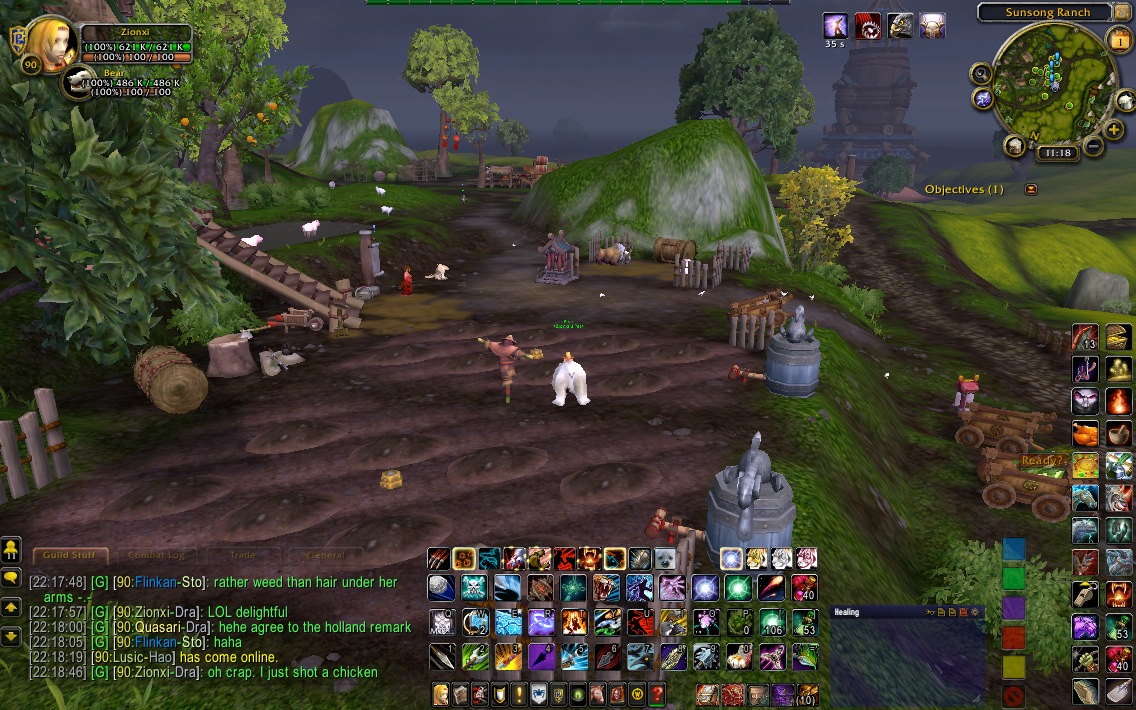Screen dimensions: 1136x710
Task: Click the chat scroll-up arrow button
Action: 12,607
